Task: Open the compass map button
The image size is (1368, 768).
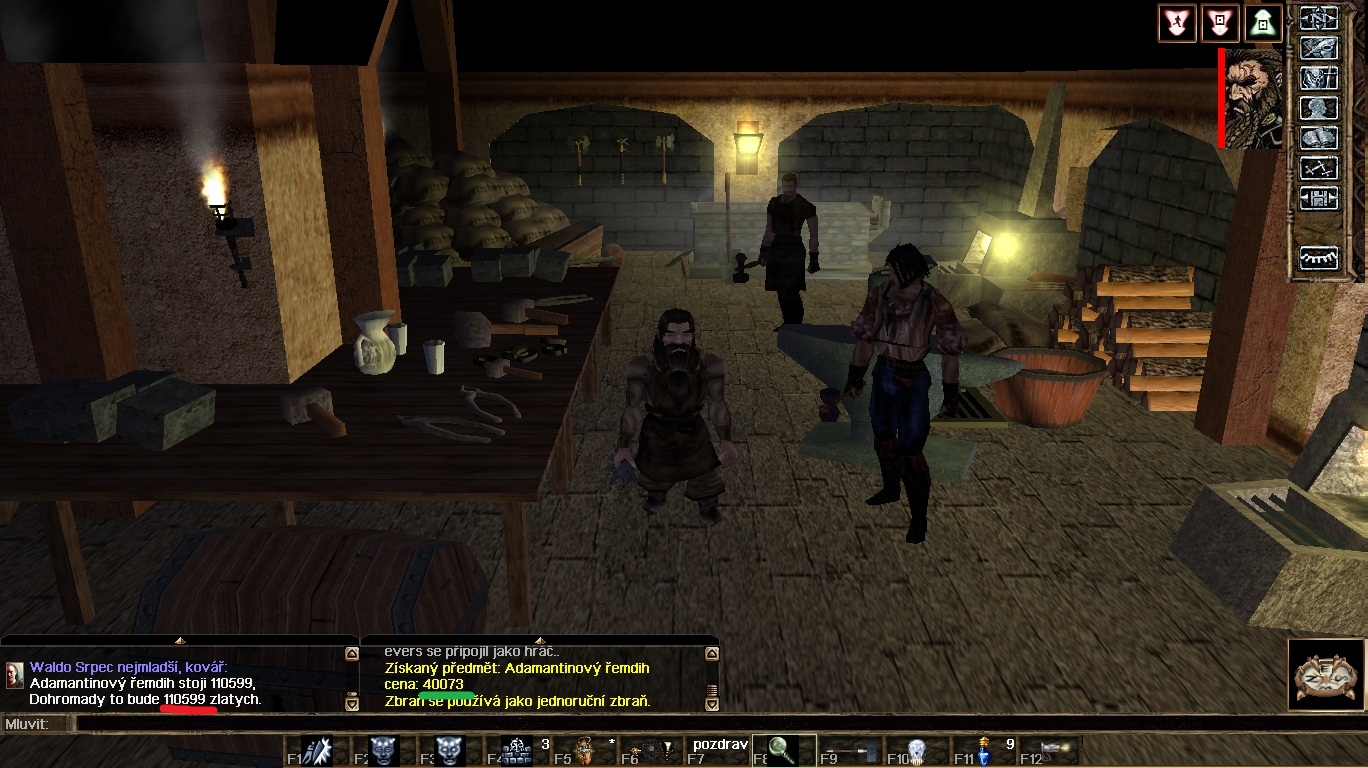Action: (x=1318, y=19)
